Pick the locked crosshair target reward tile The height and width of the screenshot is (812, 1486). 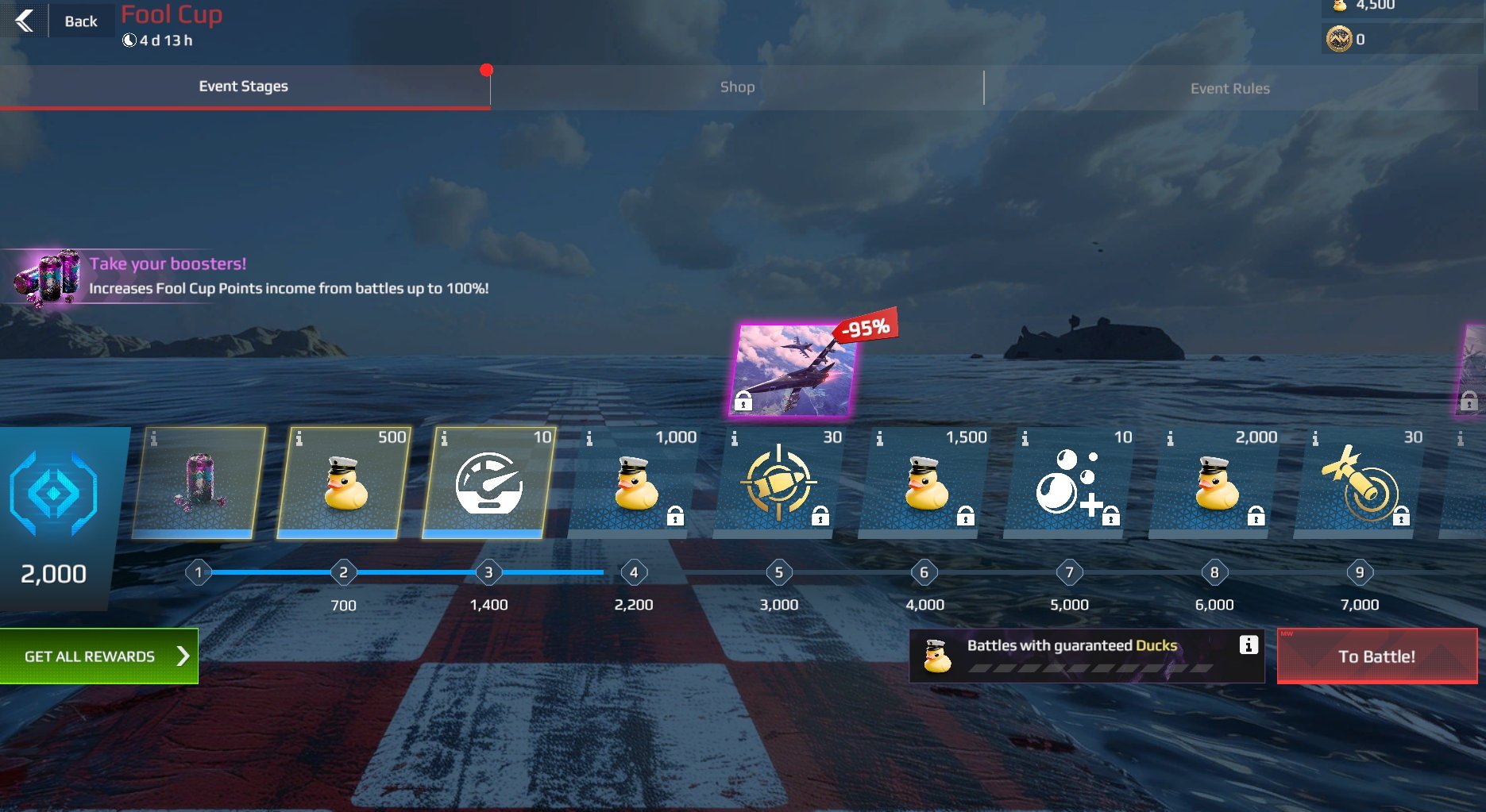click(x=779, y=483)
